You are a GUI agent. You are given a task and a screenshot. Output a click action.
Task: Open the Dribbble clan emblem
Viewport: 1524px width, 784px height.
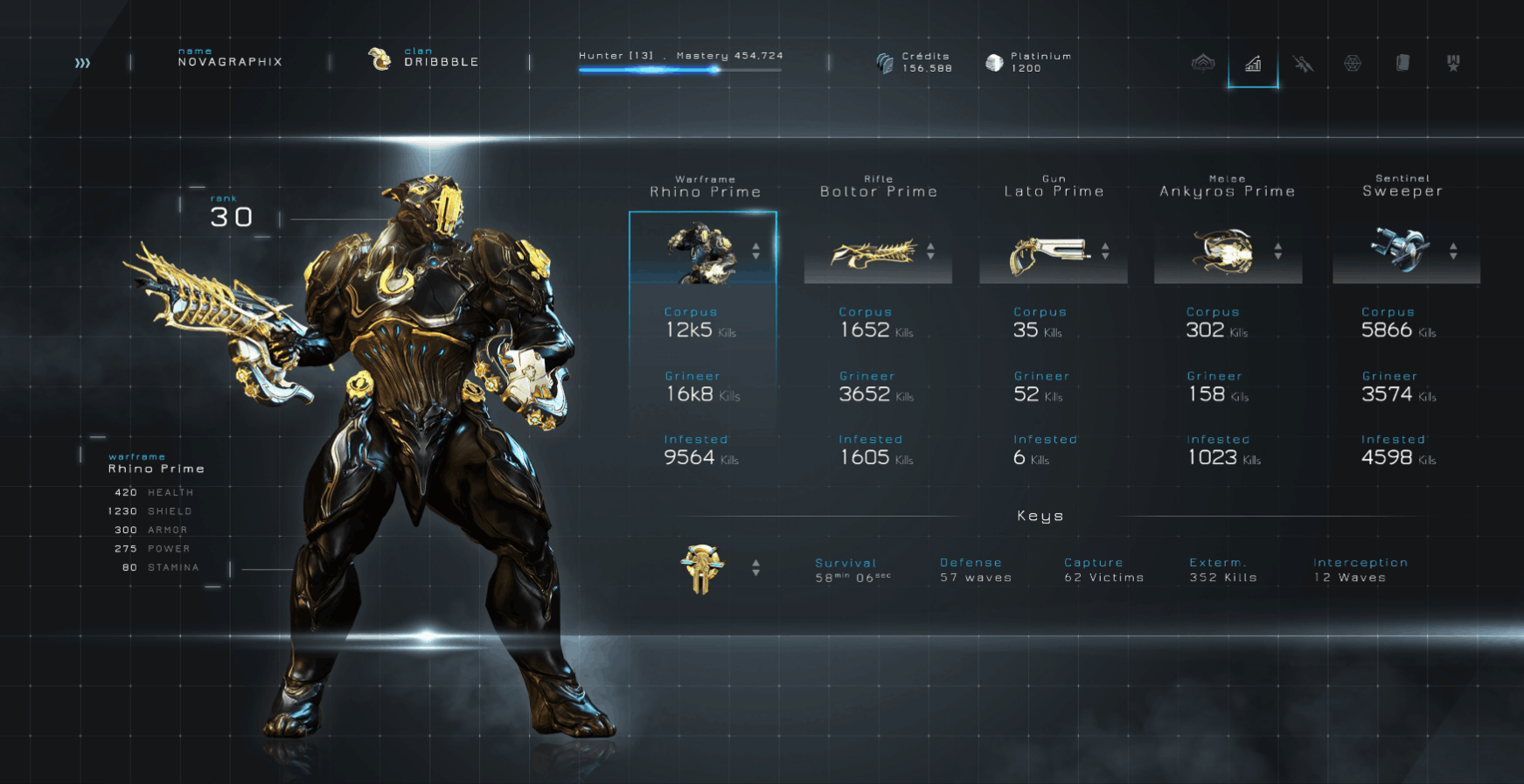379,59
